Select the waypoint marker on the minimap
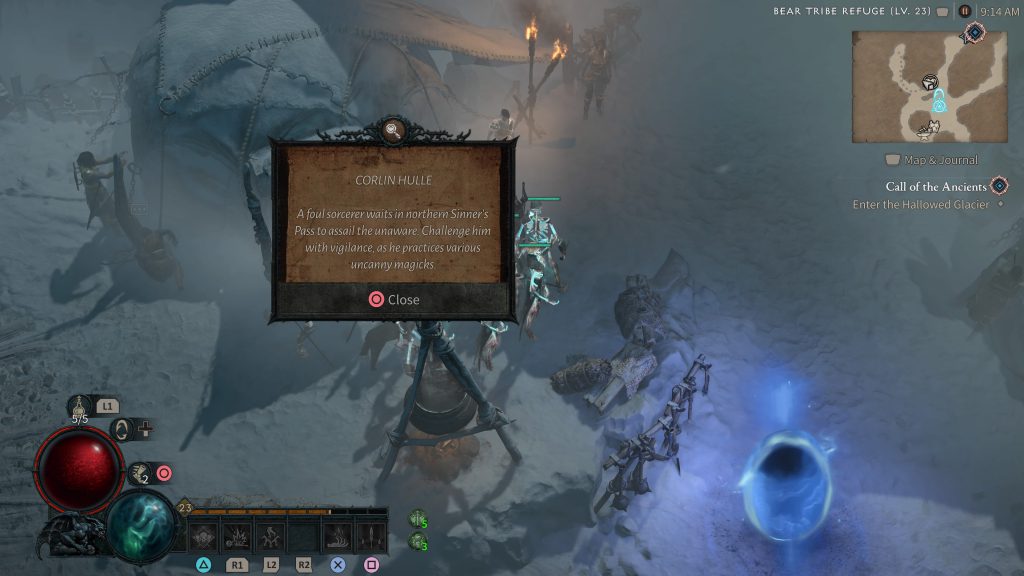Screen dimensions: 1024x576 pyautogui.click(x=939, y=101)
